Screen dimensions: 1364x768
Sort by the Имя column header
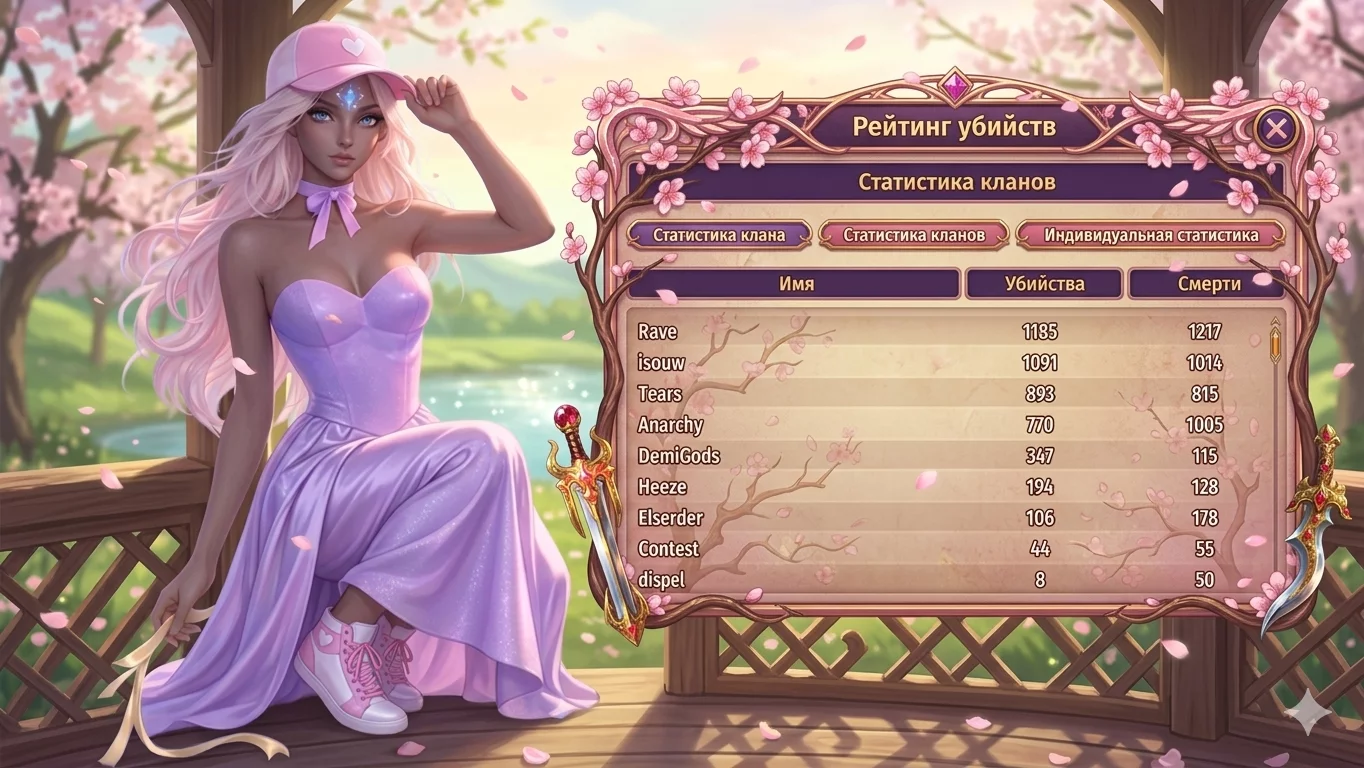point(795,284)
